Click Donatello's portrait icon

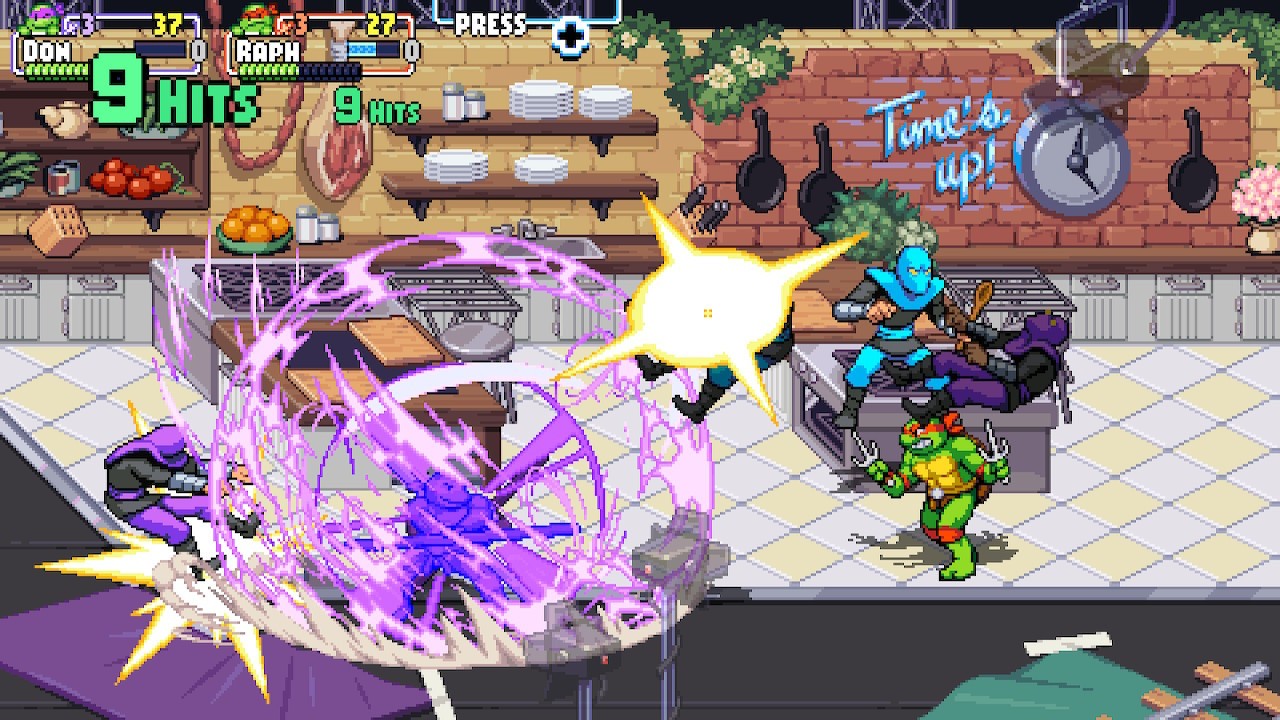click(38, 15)
